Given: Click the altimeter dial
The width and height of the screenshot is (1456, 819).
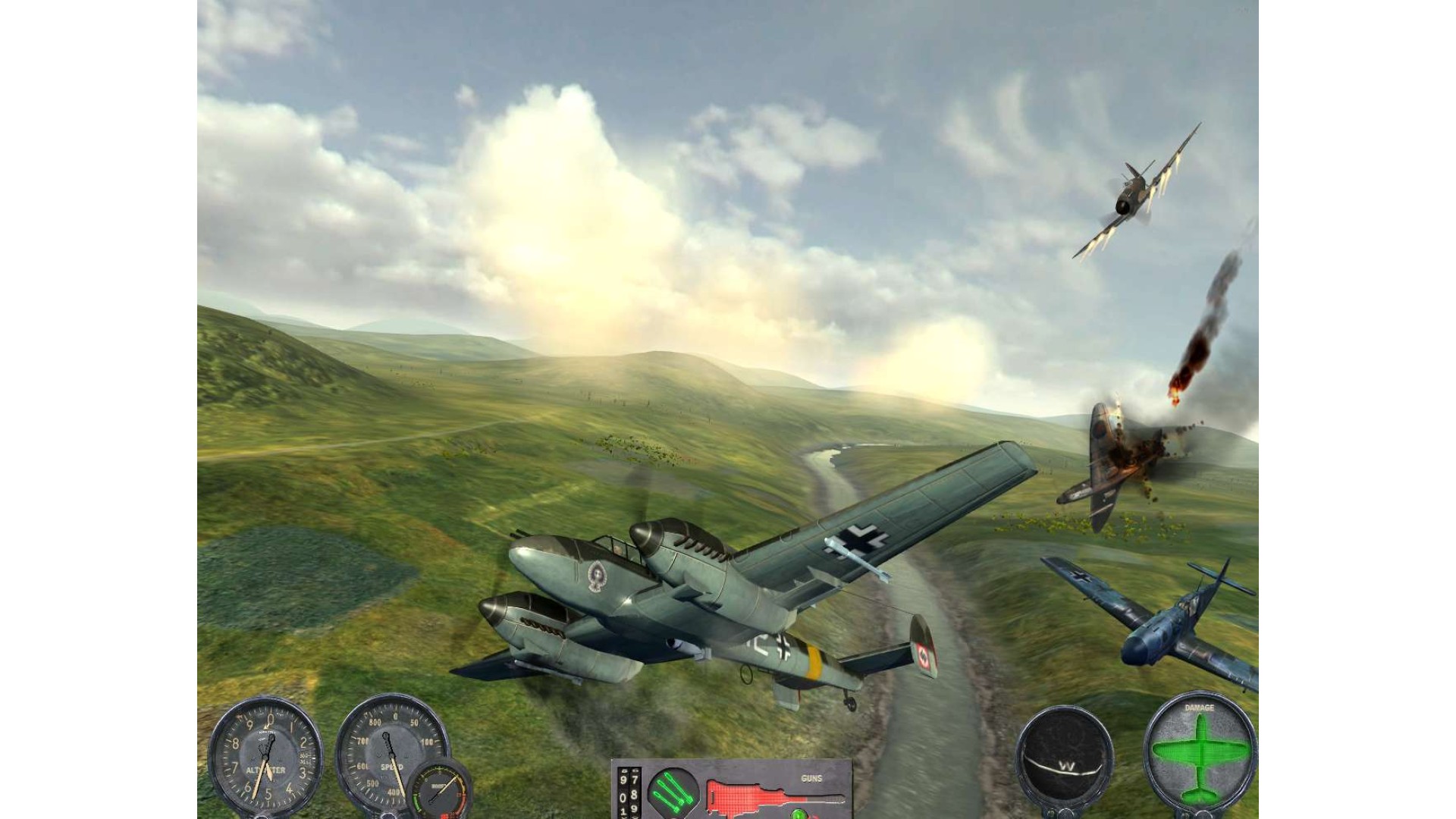Looking at the screenshot, I should point(265,755).
